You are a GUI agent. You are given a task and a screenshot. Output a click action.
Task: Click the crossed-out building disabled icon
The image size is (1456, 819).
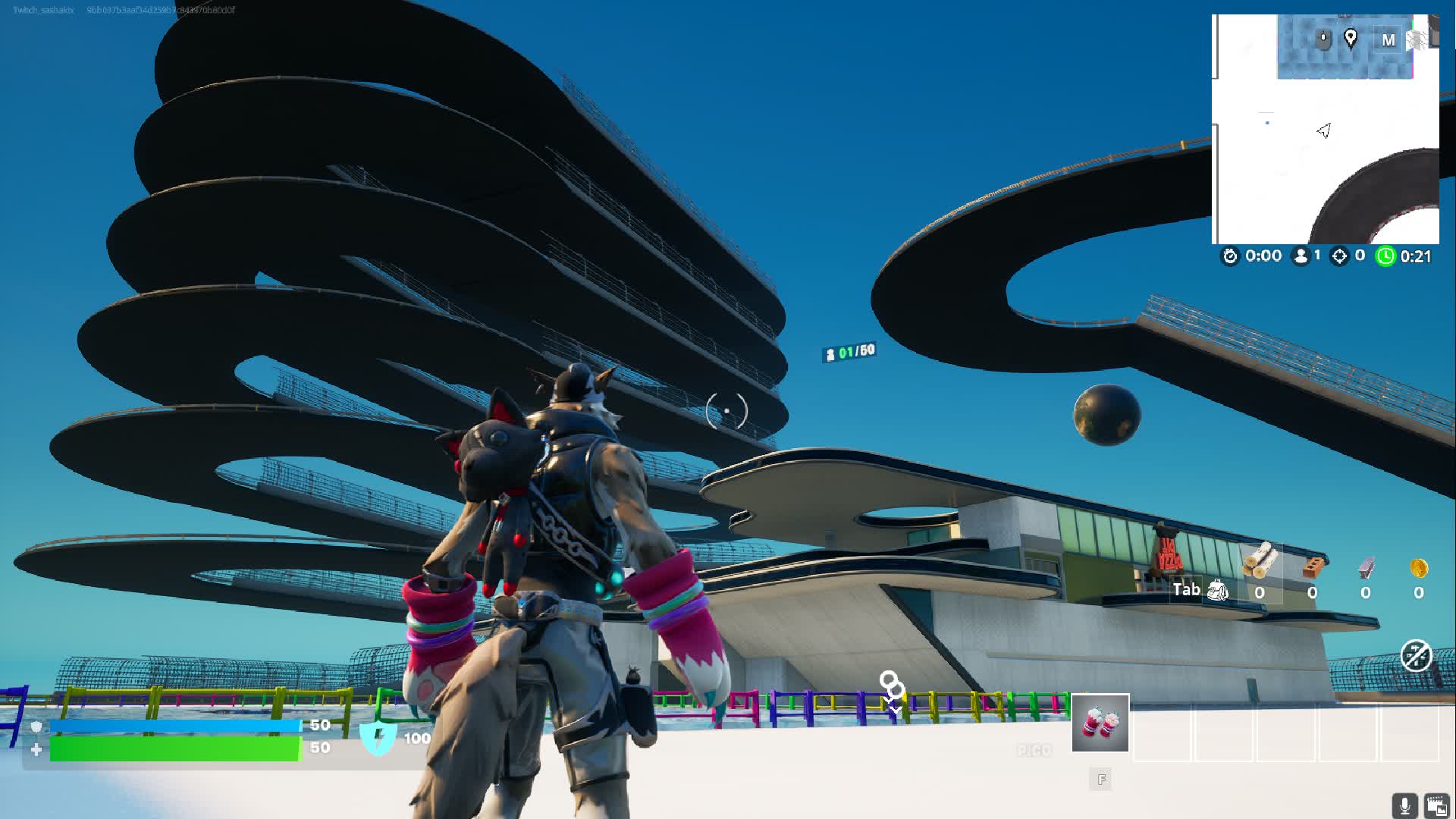point(1416,656)
